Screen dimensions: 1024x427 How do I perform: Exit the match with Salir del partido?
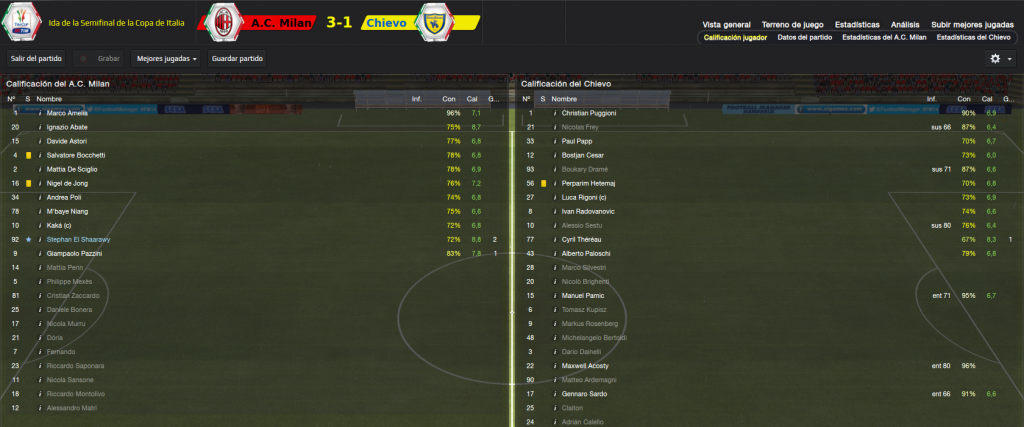[x=36, y=59]
